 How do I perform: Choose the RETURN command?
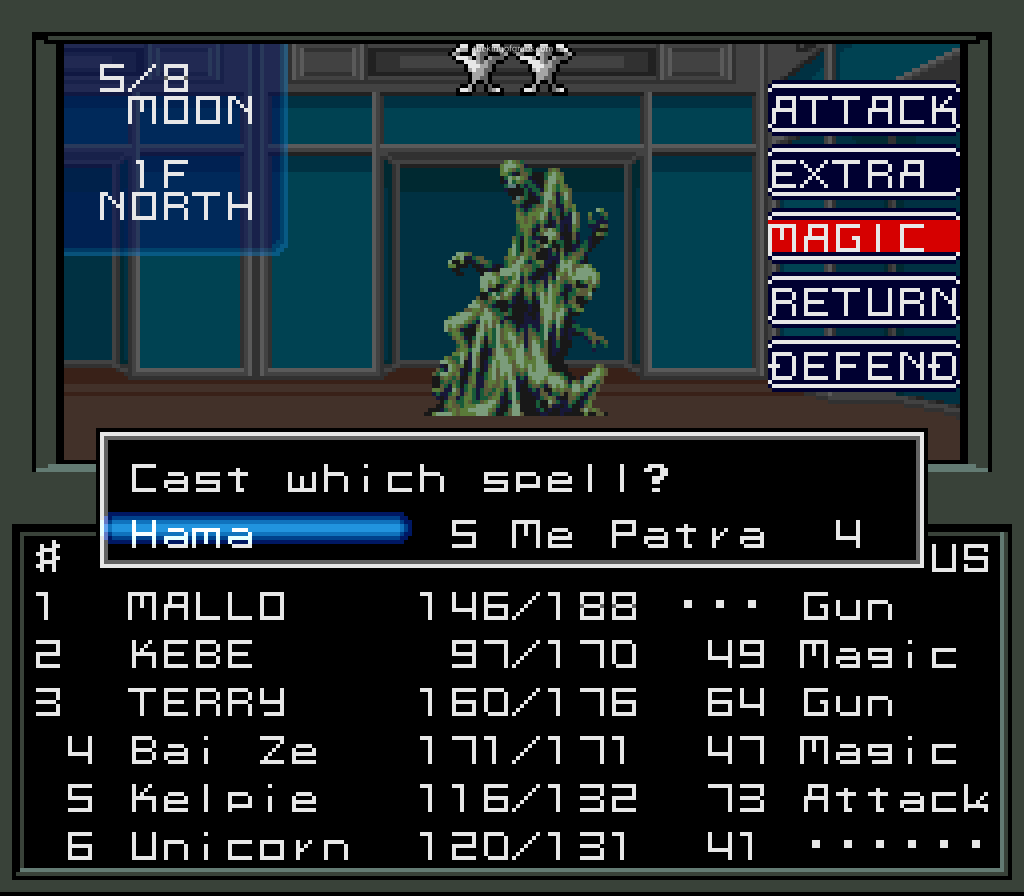tap(864, 301)
